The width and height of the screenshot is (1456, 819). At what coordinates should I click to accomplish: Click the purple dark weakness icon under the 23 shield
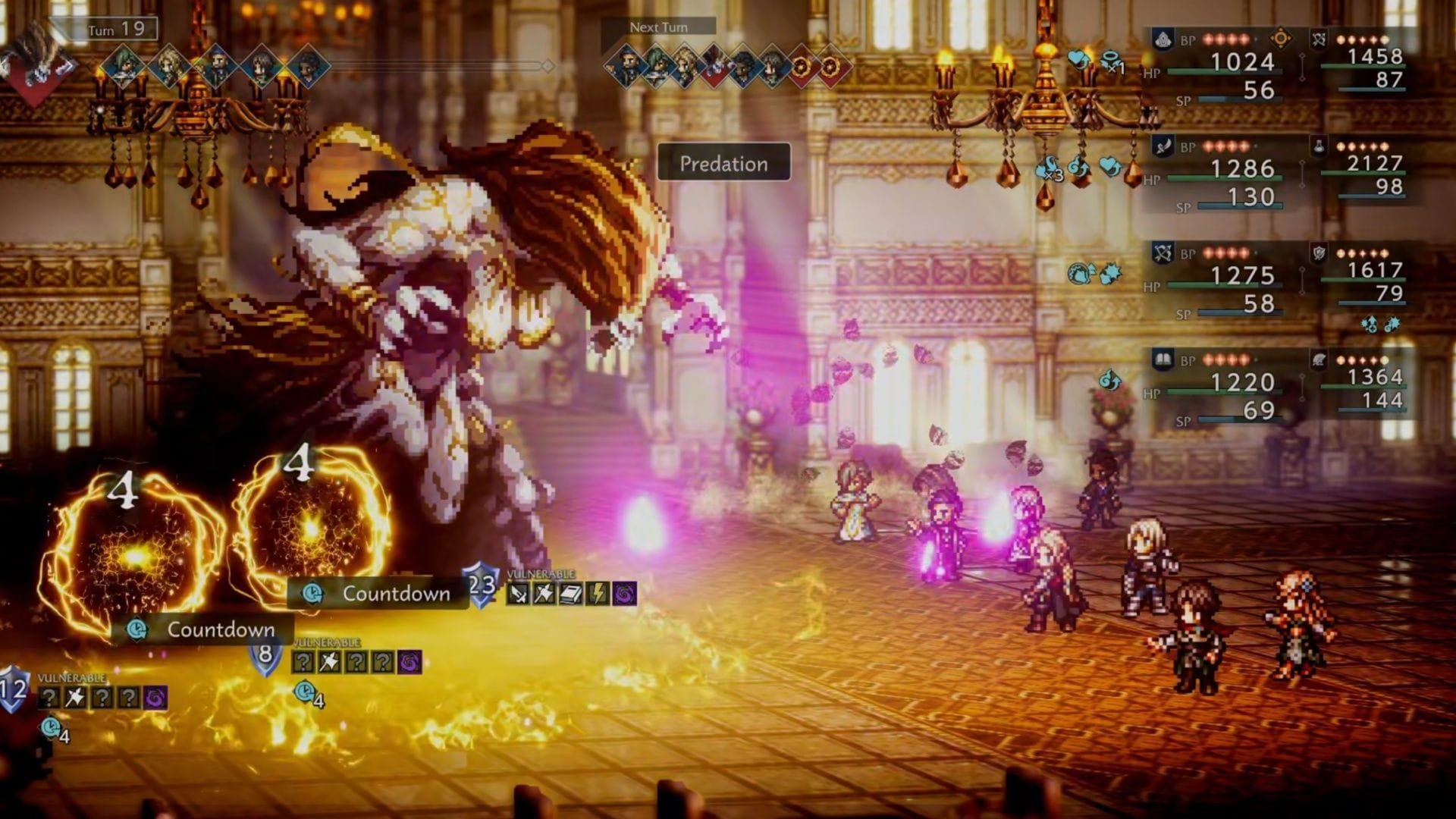coord(623,595)
